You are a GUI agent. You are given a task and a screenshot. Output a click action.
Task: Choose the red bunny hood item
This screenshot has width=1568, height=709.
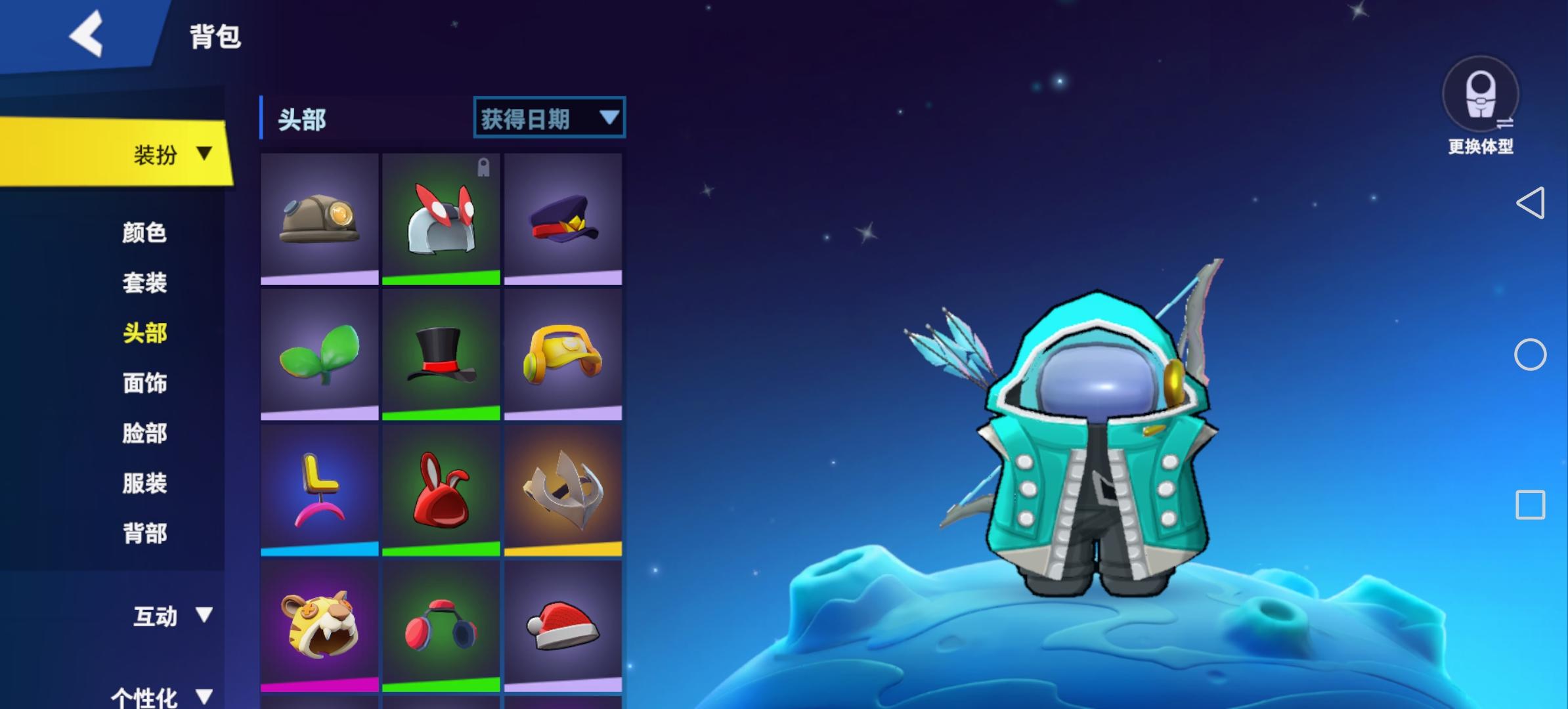pyautogui.click(x=441, y=489)
